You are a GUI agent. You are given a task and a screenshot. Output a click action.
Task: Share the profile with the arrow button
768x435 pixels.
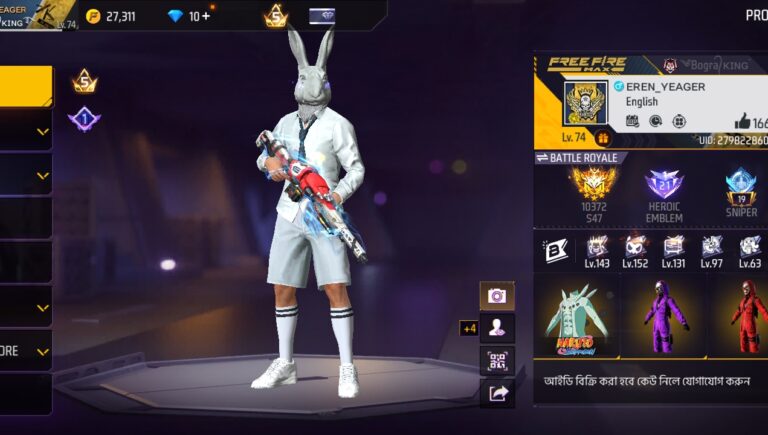(497, 394)
